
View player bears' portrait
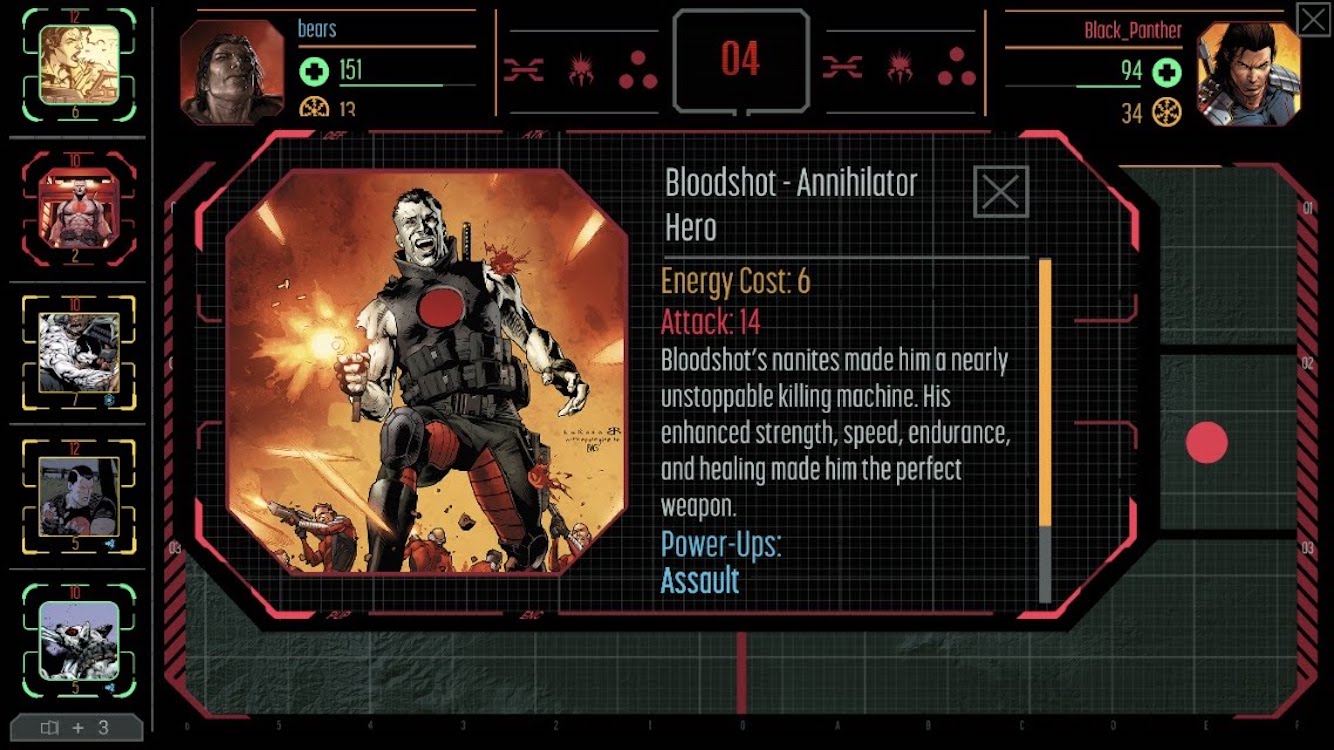(232, 71)
